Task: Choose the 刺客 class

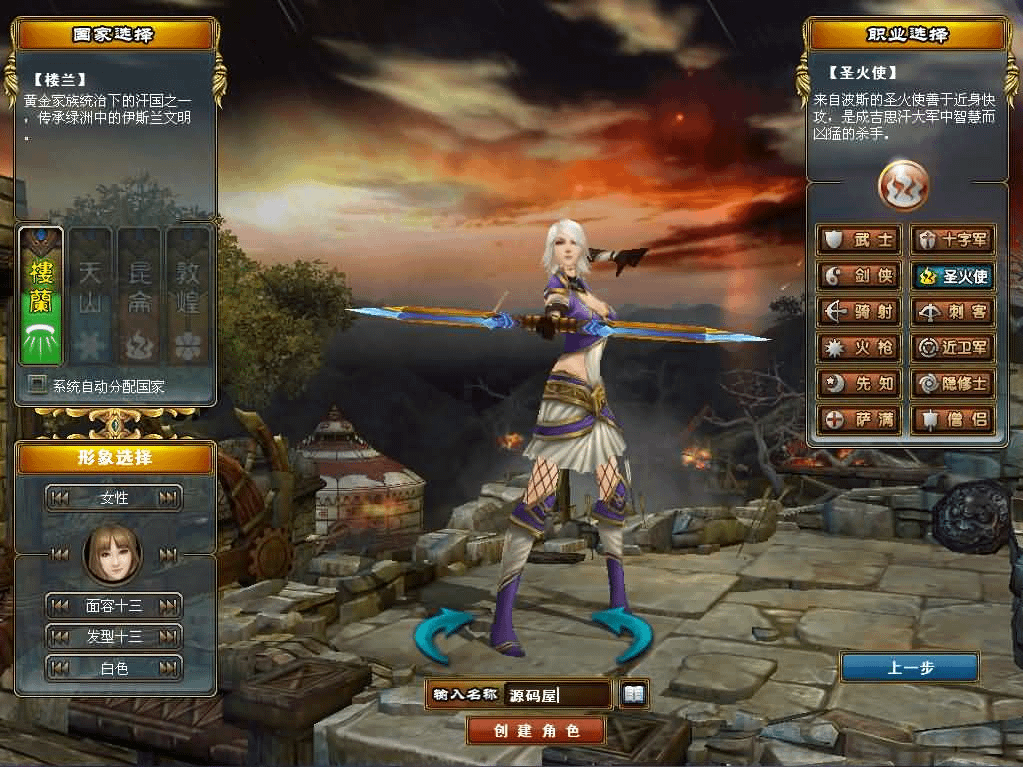Action: tap(952, 312)
